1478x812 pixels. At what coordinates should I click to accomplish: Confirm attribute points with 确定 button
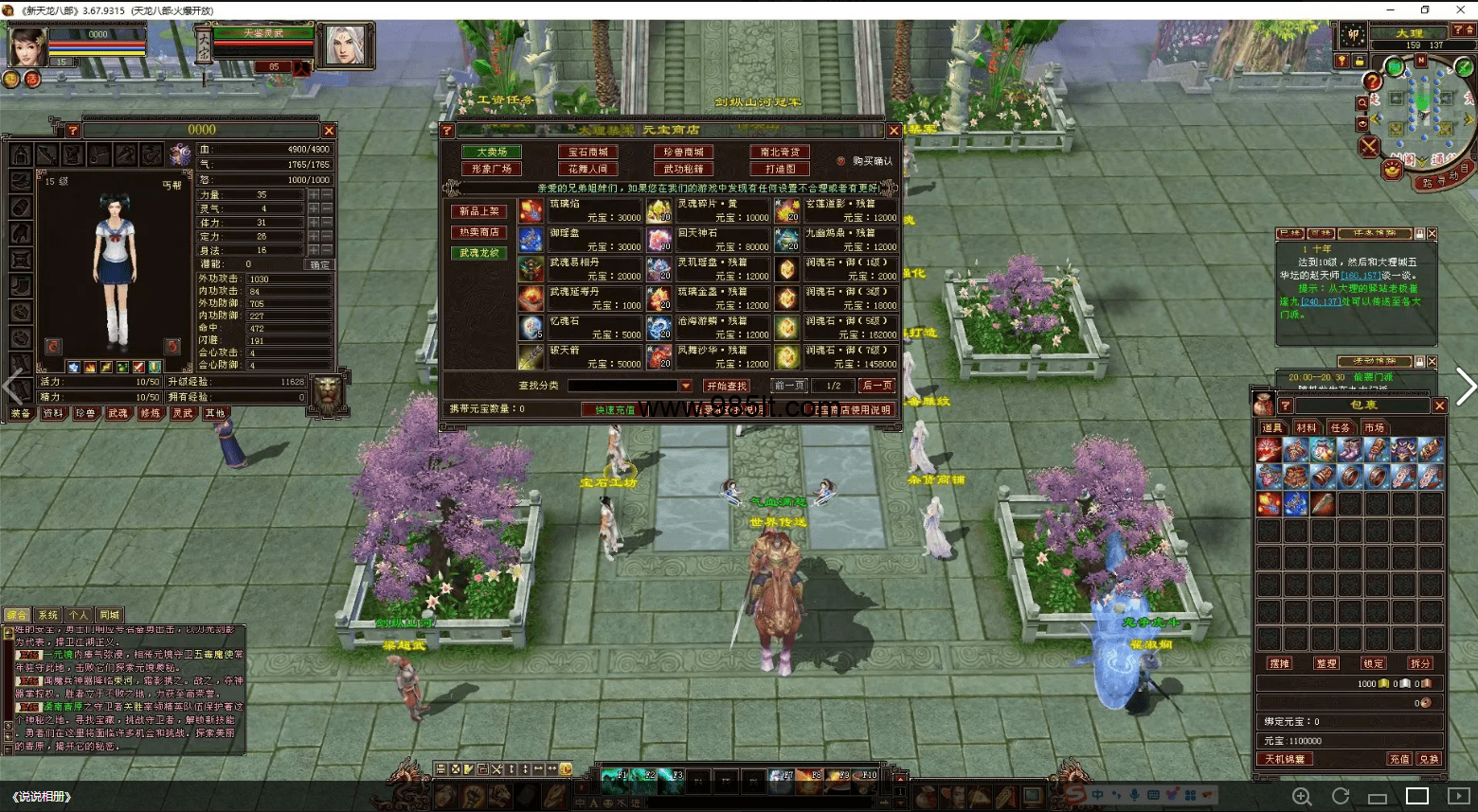320,264
